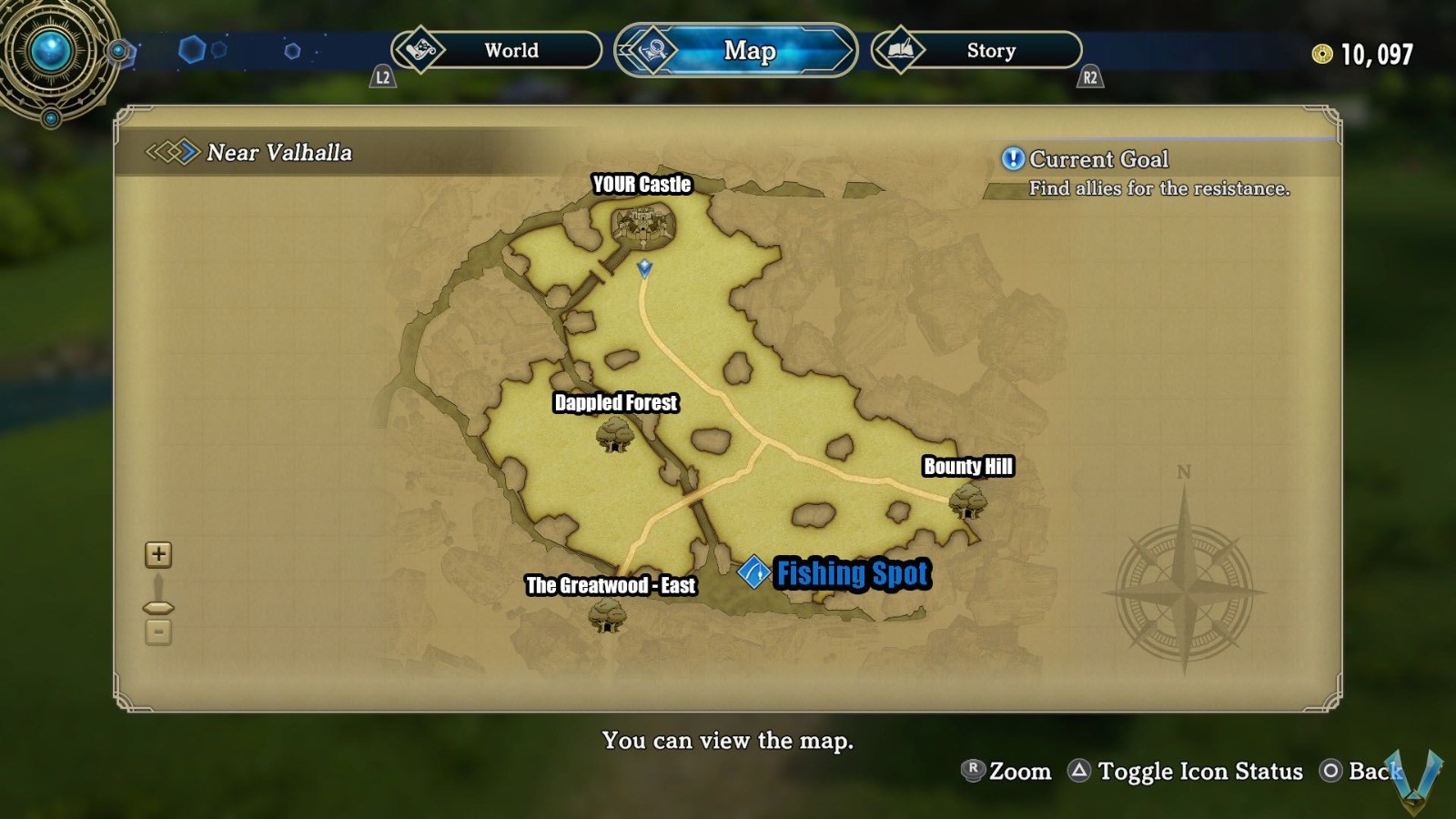Click the L2 shoulder button indicator

pyautogui.click(x=384, y=78)
